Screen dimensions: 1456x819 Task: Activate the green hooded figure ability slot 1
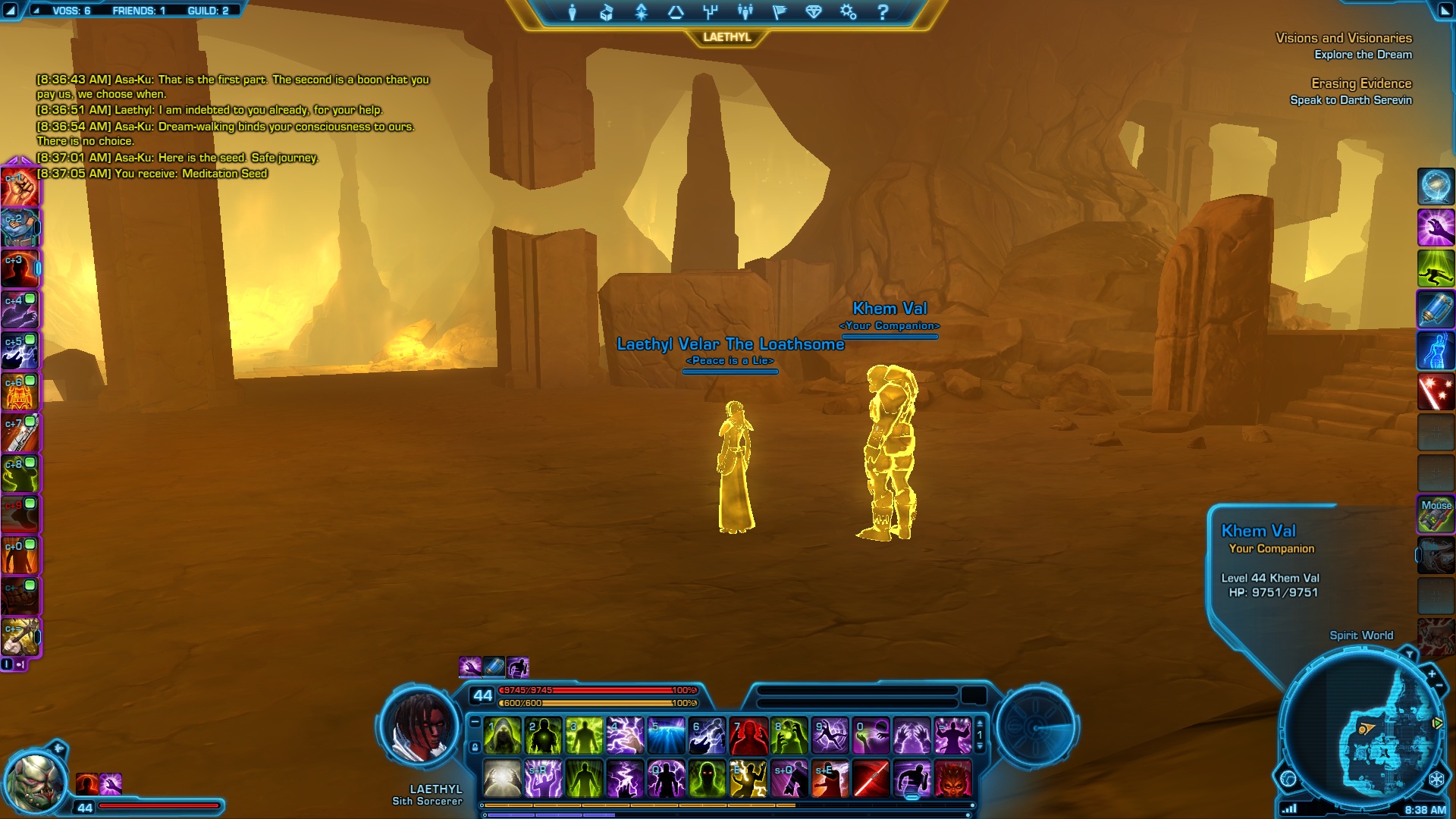(x=503, y=736)
